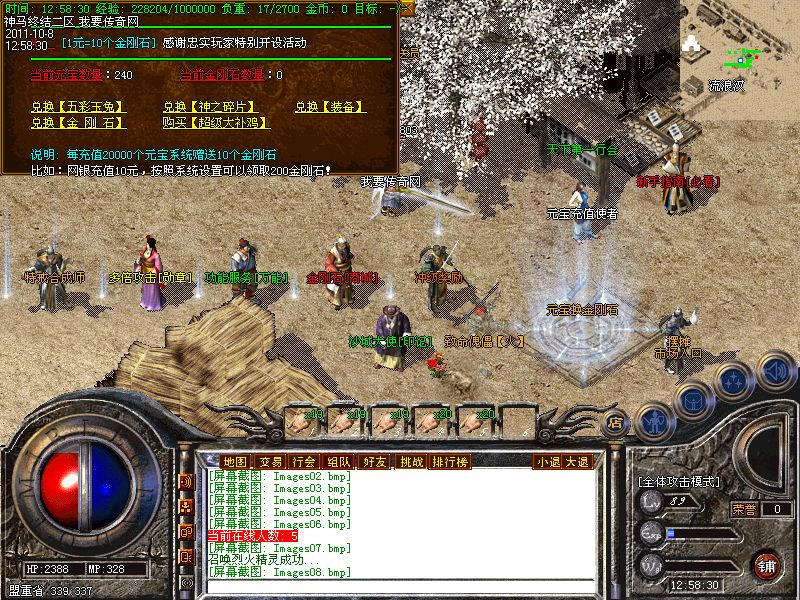Open the 交易 trade tab
Image resolution: width=800 pixels, height=600 pixels.
(270, 461)
